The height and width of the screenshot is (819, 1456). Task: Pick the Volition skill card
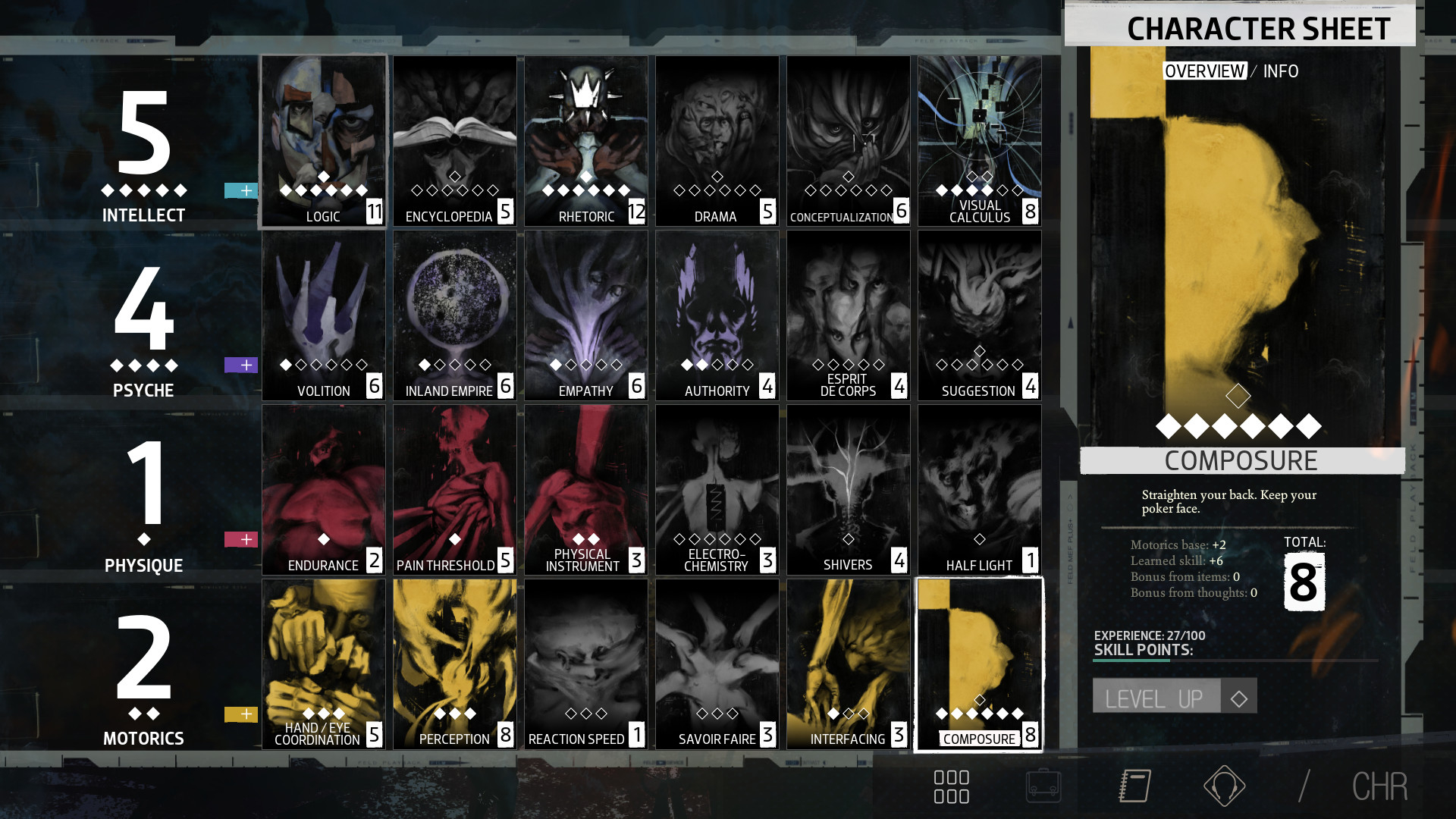324,315
